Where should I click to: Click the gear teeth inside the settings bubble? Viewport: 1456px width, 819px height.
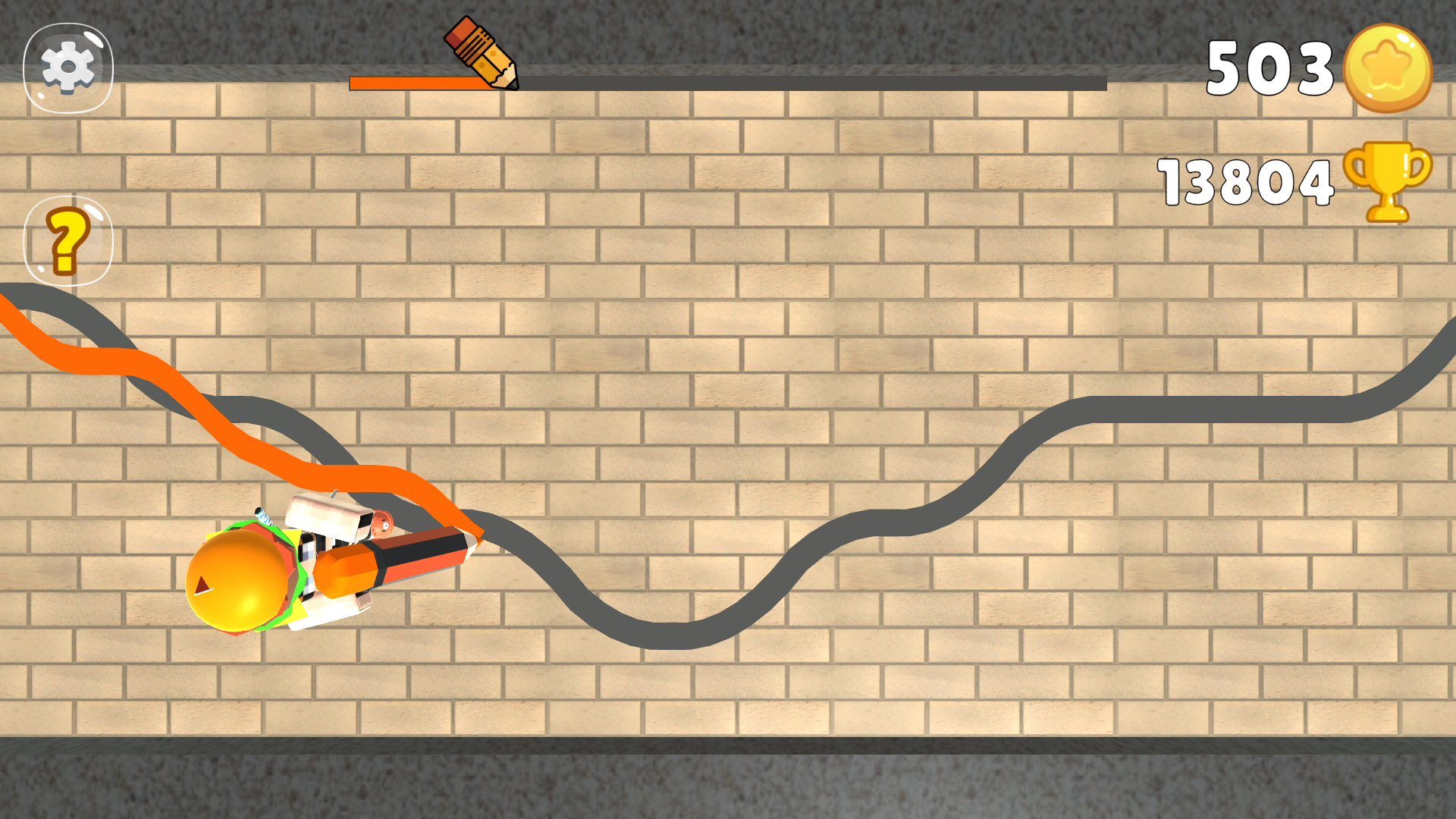[x=67, y=67]
